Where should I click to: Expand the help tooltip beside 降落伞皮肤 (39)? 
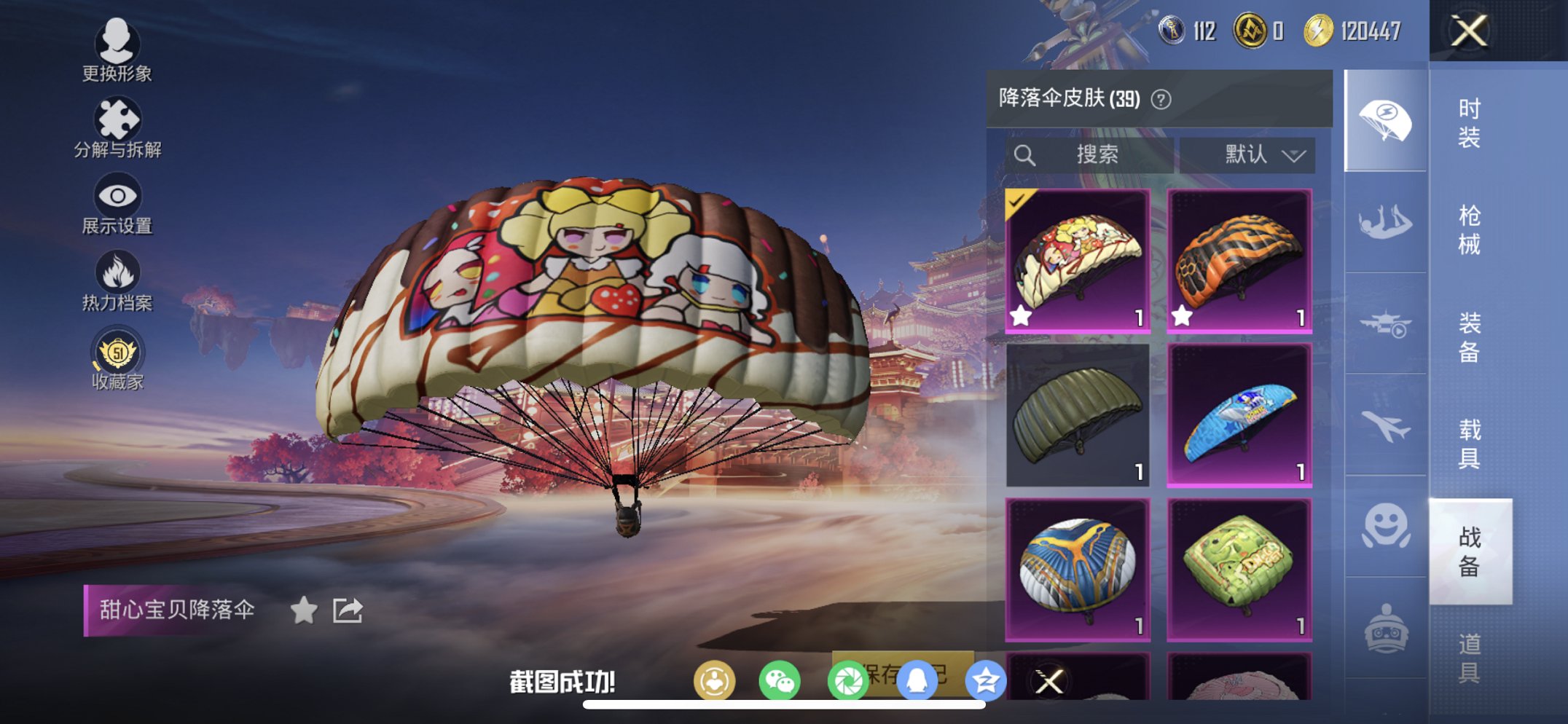tap(1161, 98)
